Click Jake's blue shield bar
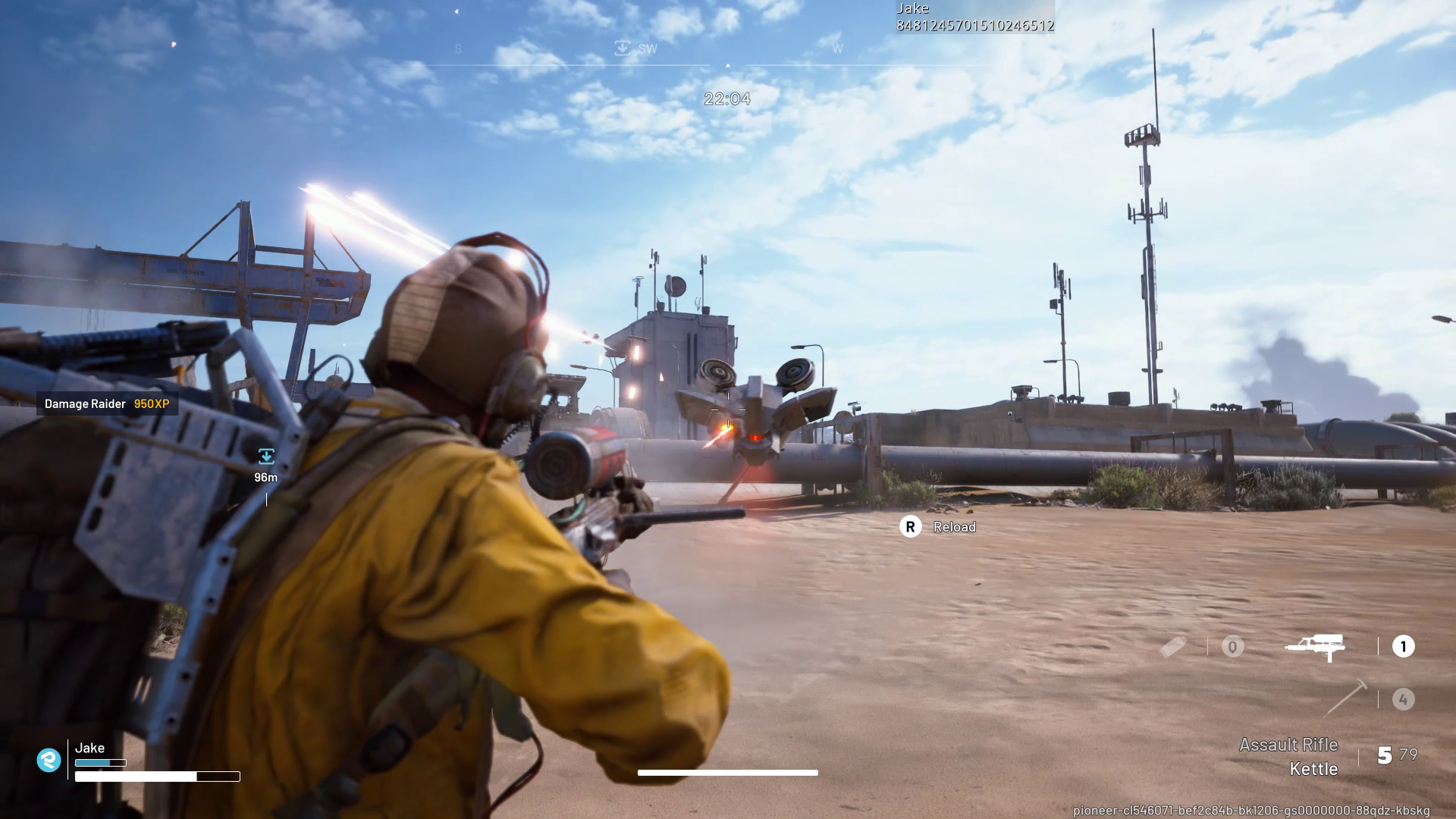 point(99,762)
